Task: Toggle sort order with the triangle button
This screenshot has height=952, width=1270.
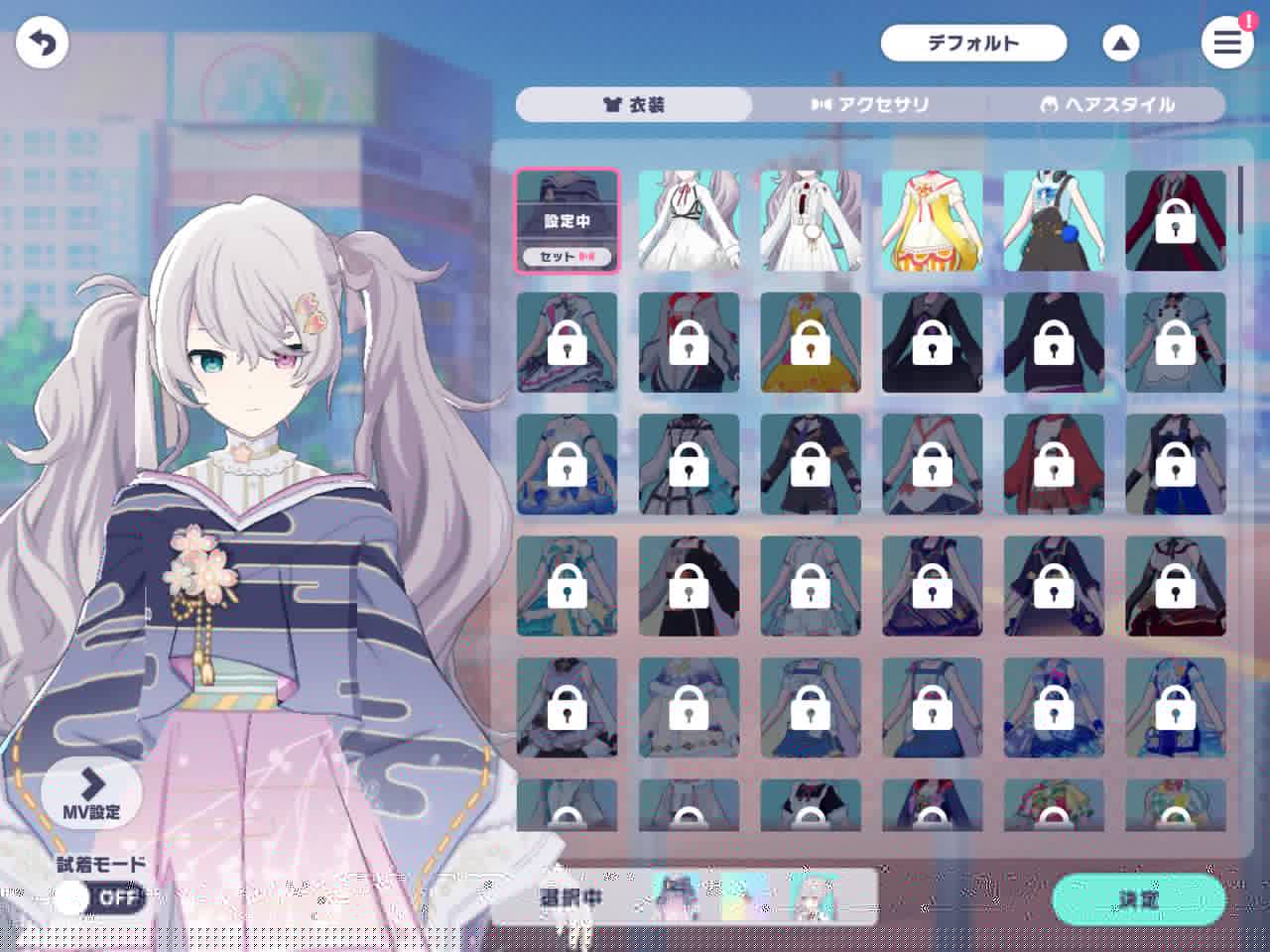Action: click(x=1120, y=44)
